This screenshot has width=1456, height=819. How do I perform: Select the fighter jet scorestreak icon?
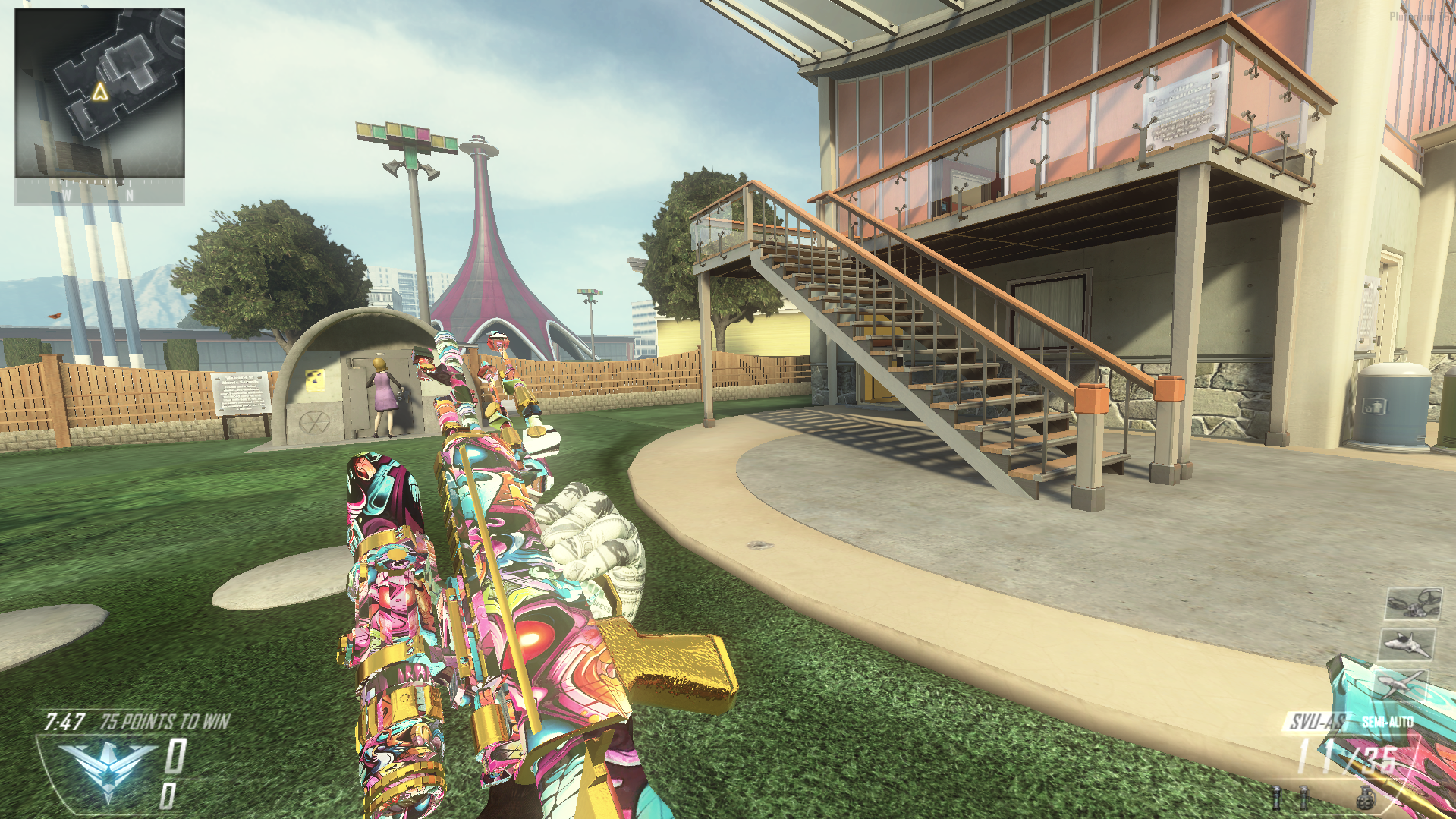tap(1407, 644)
